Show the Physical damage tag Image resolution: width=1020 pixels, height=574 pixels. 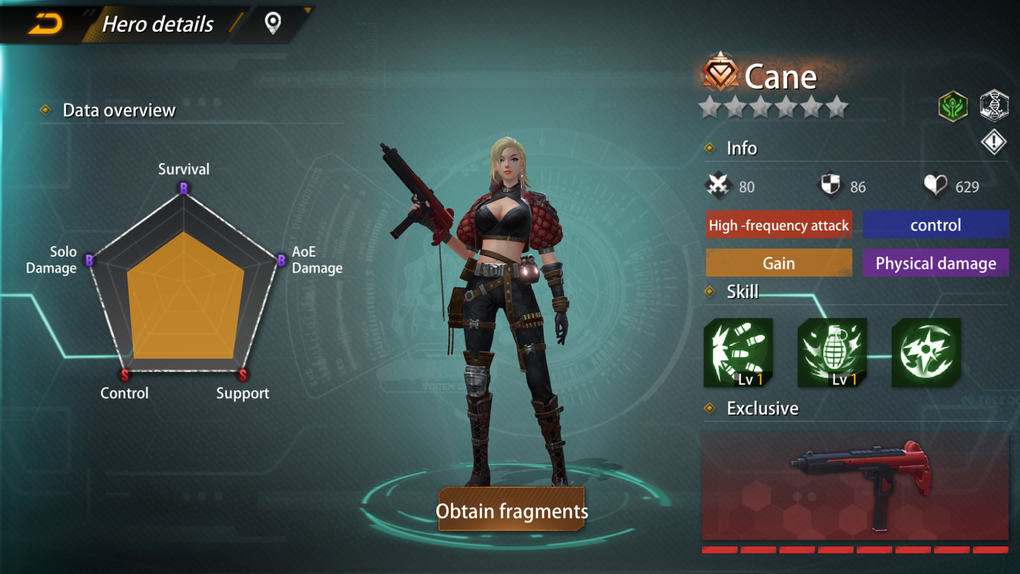935,263
